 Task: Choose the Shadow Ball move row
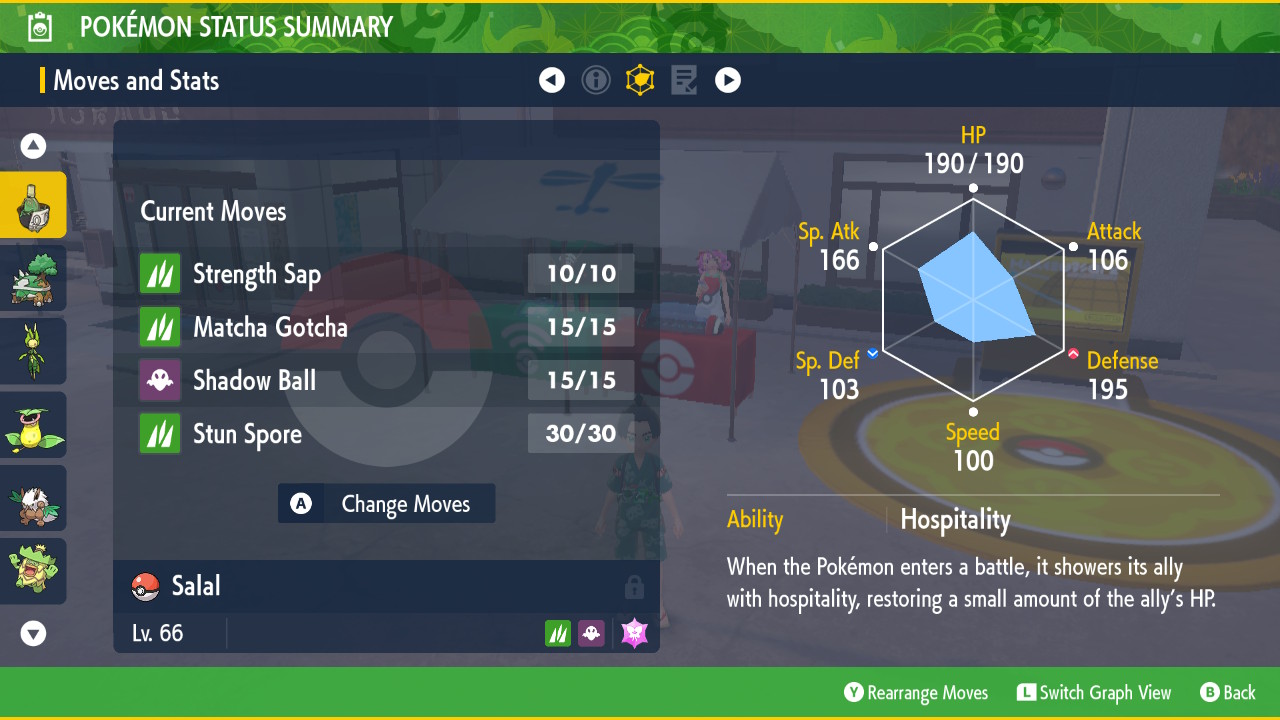(x=386, y=380)
